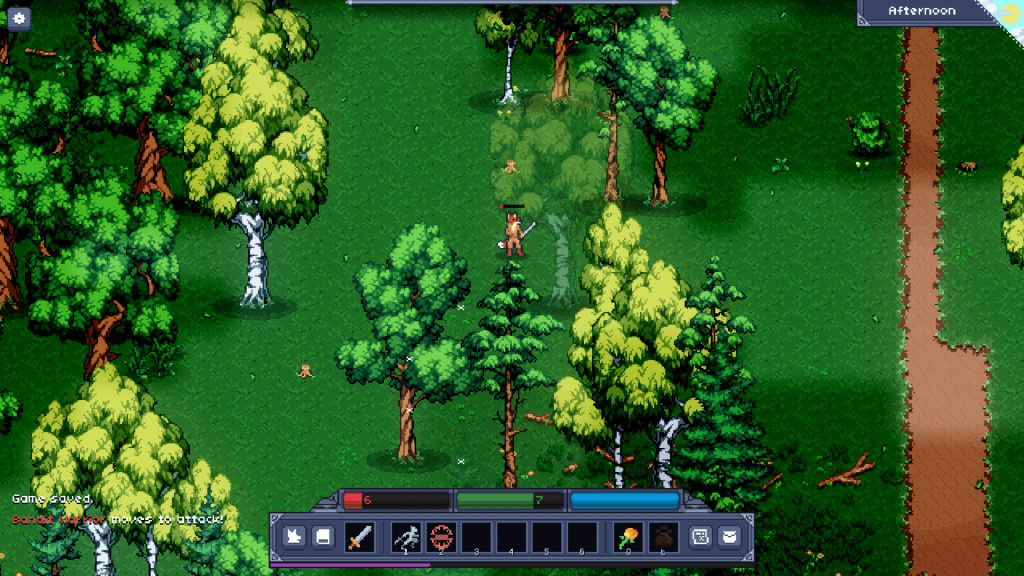Use the red bear trap ability
1024x576 pixels.
pos(441,537)
